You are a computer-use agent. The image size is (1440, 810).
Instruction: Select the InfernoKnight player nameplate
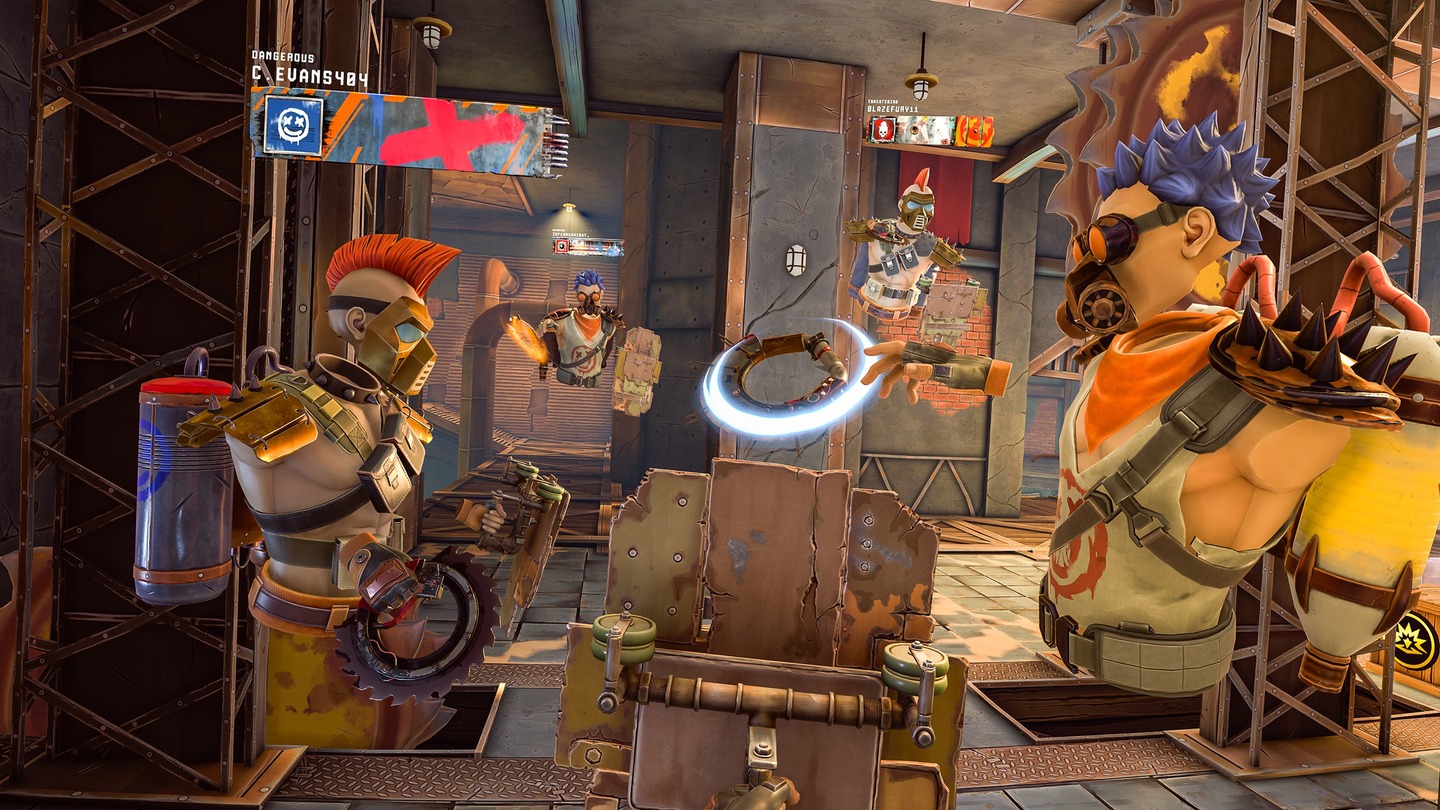point(588,246)
